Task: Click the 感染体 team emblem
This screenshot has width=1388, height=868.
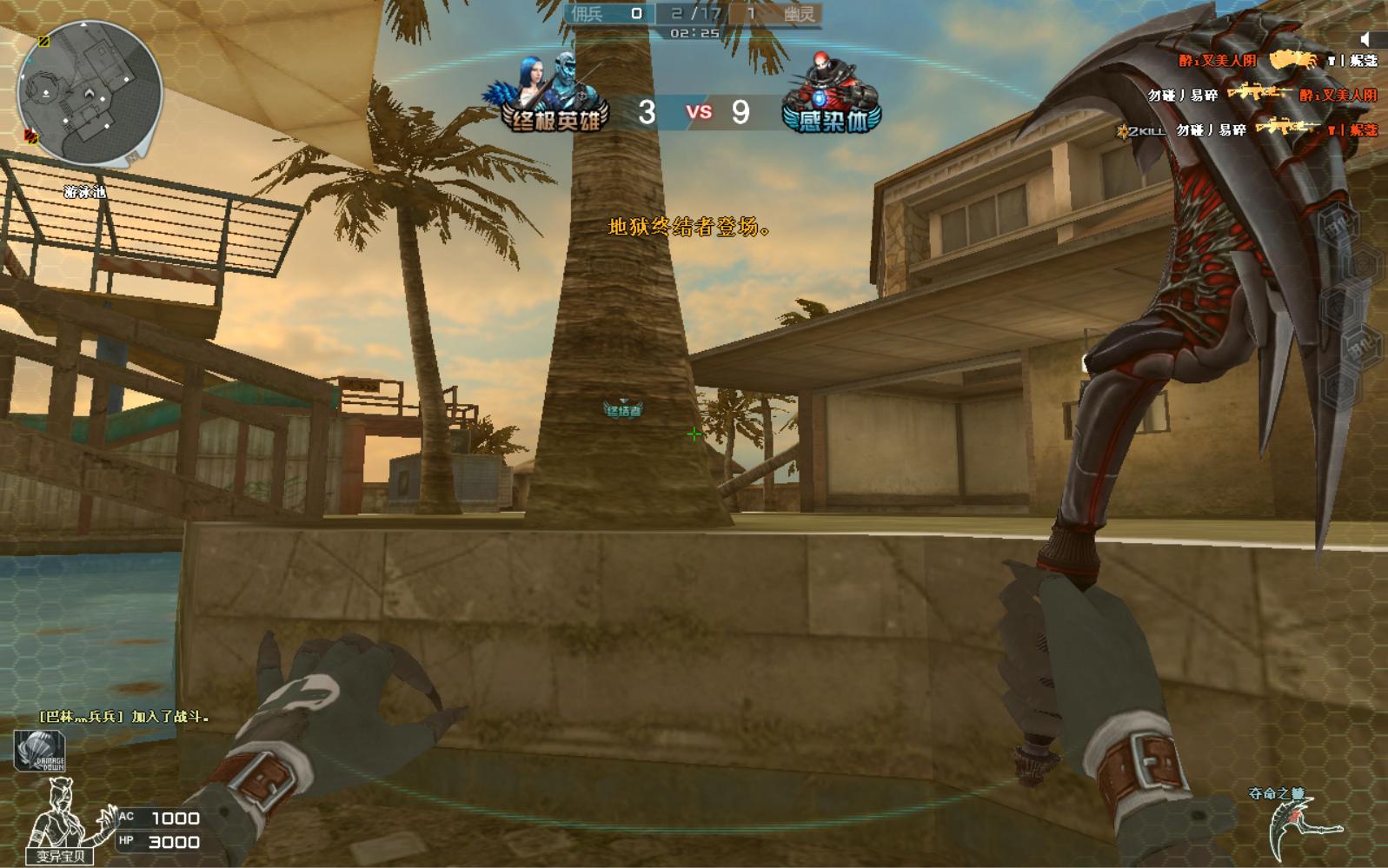Action: (830, 96)
